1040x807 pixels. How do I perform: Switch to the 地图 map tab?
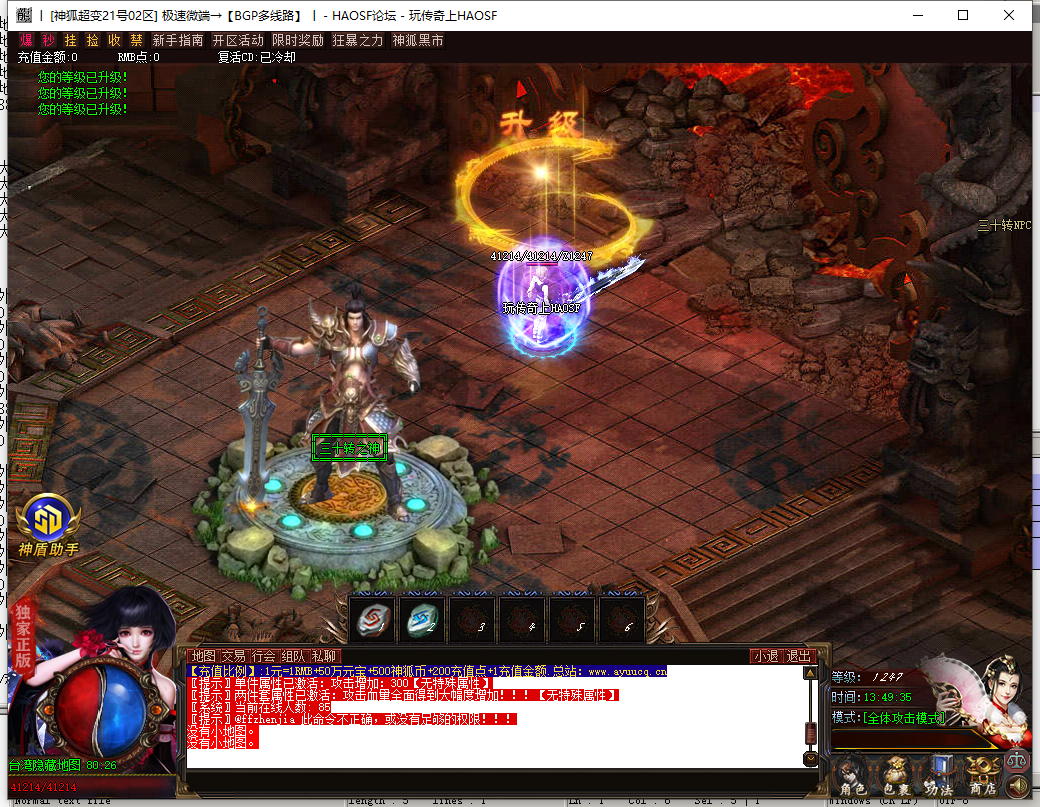[203, 656]
